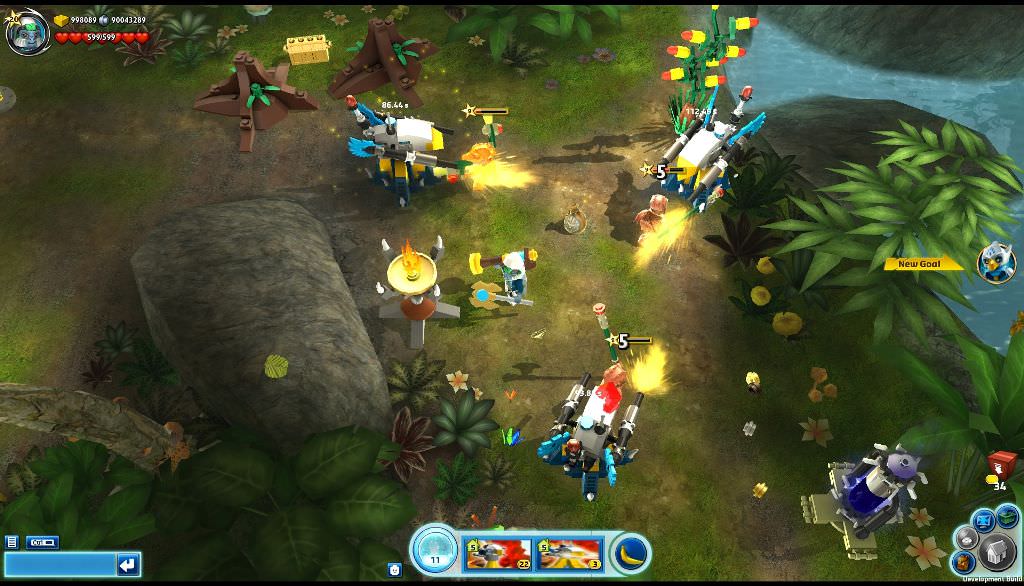Click the red brick cube icon
This screenshot has width=1024, height=586.
1002,464
